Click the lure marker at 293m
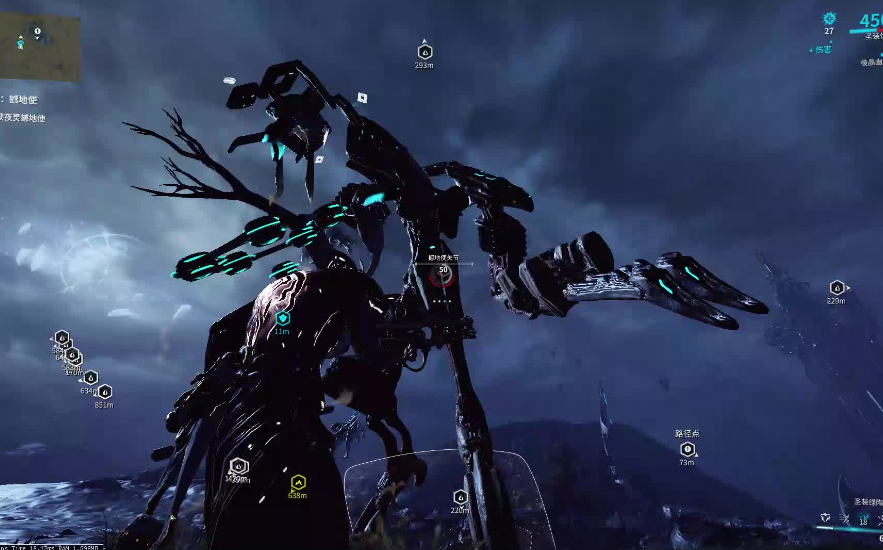 tap(424, 52)
